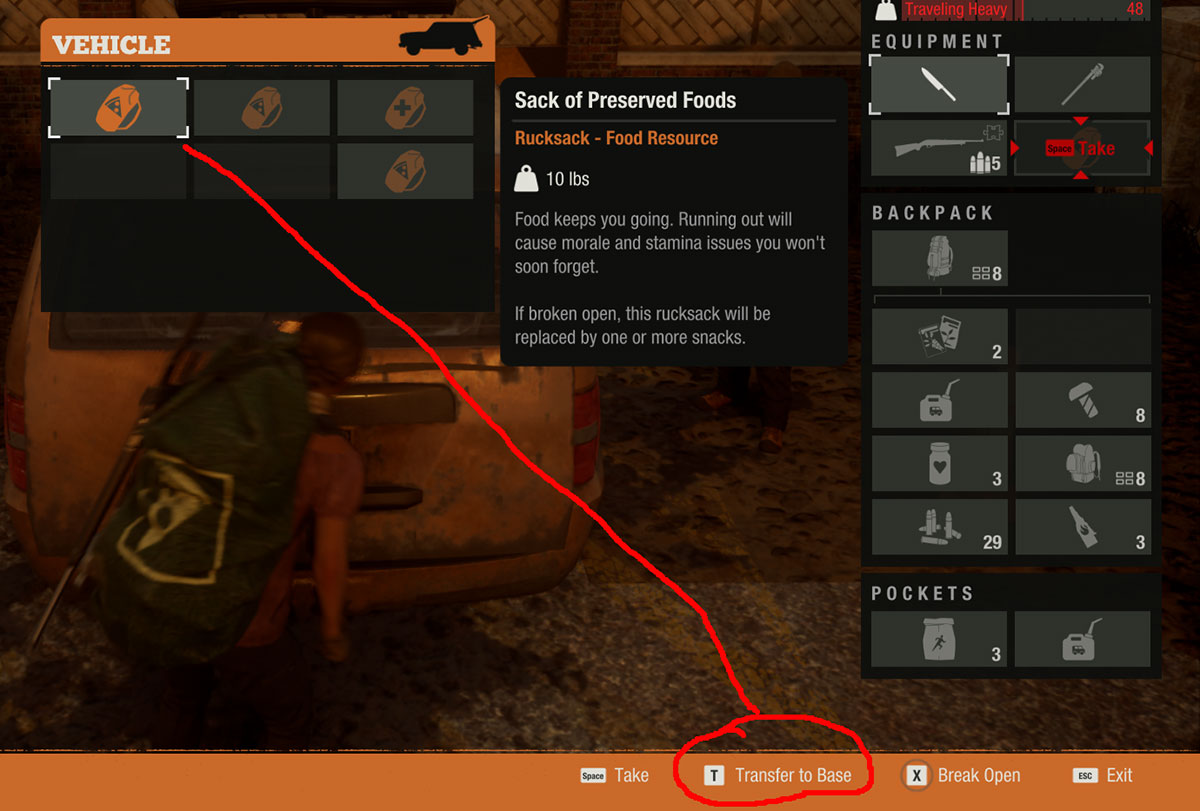Choose Transfer to Base
The image size is (1200, 811).
click(781, 775)
